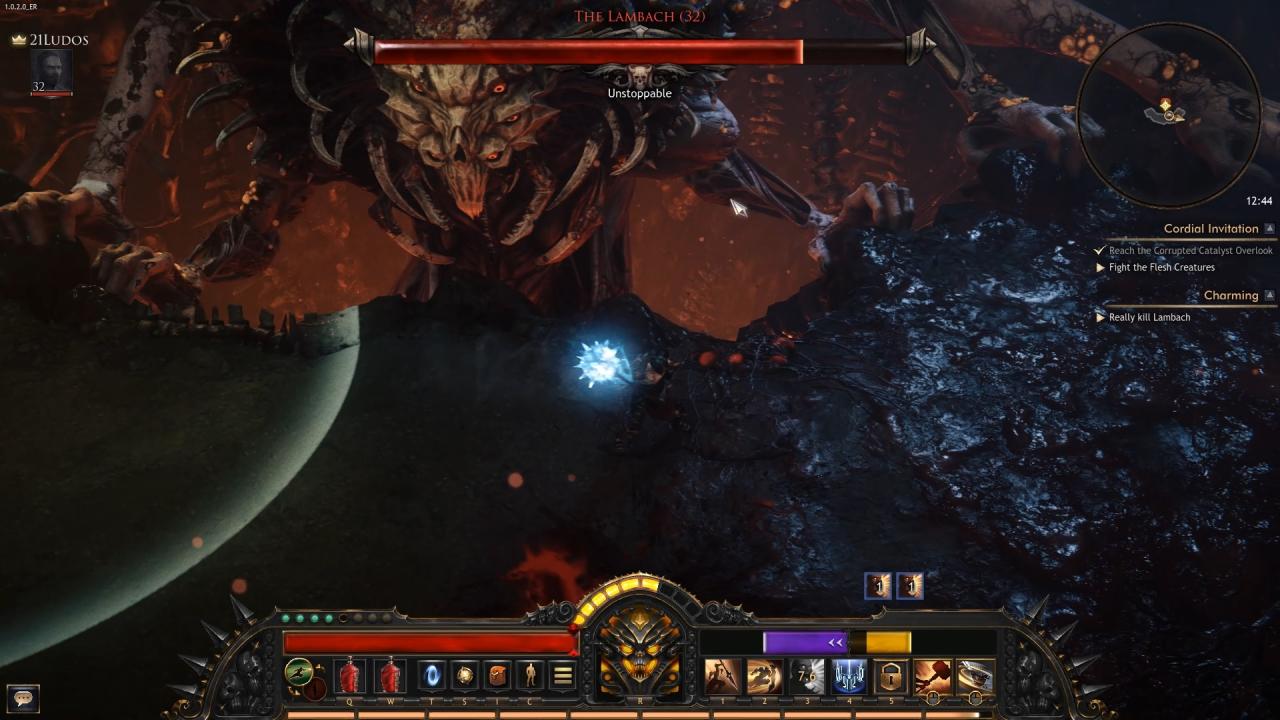This screenshot has width=1280, height=720.
Task: Open the blue town portal icon
Action: (x=432, y=676)
